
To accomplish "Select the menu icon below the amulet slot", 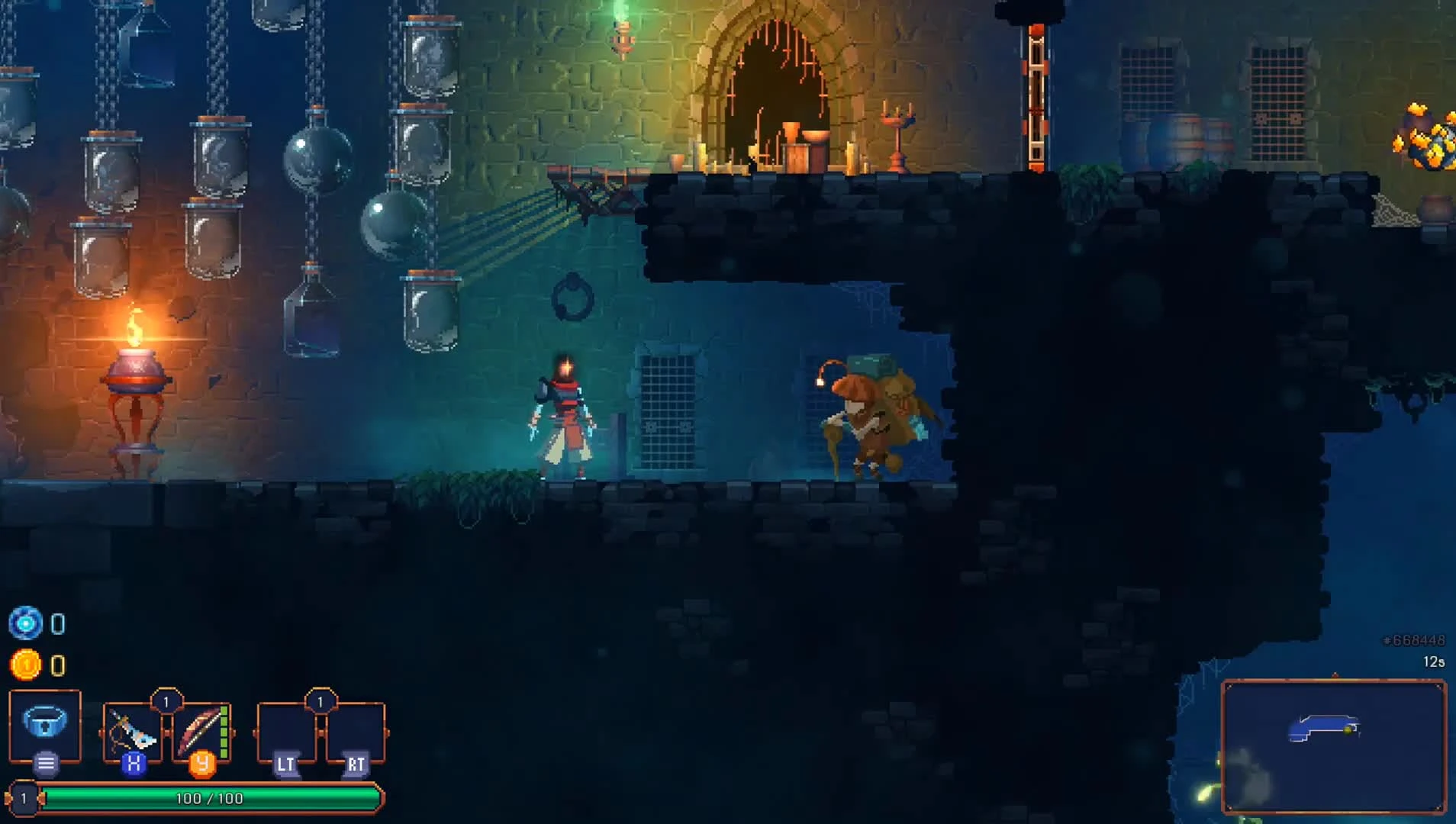I will click(x=46, y=761).
